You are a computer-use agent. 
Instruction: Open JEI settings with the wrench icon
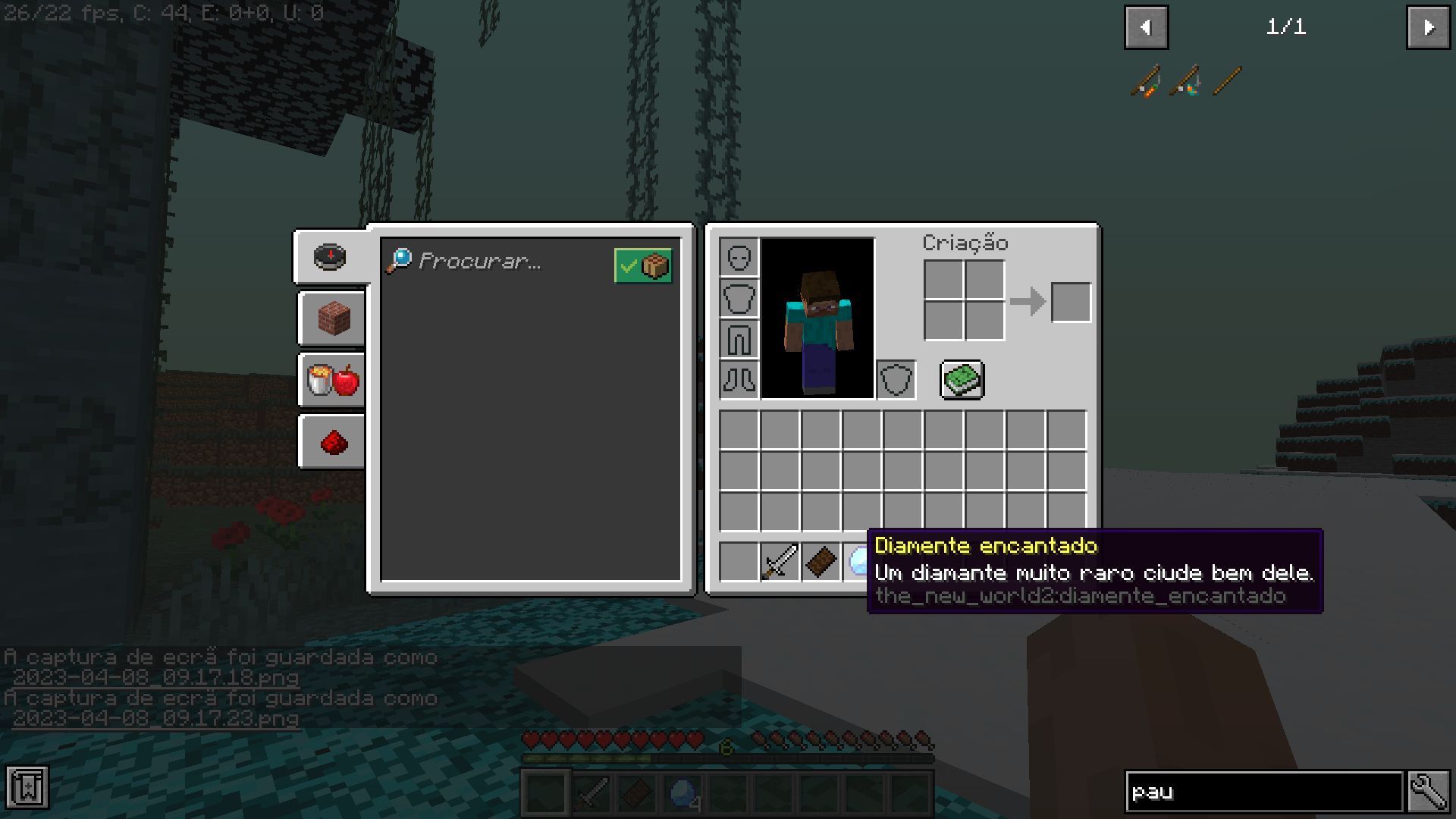pos(1429,790)
